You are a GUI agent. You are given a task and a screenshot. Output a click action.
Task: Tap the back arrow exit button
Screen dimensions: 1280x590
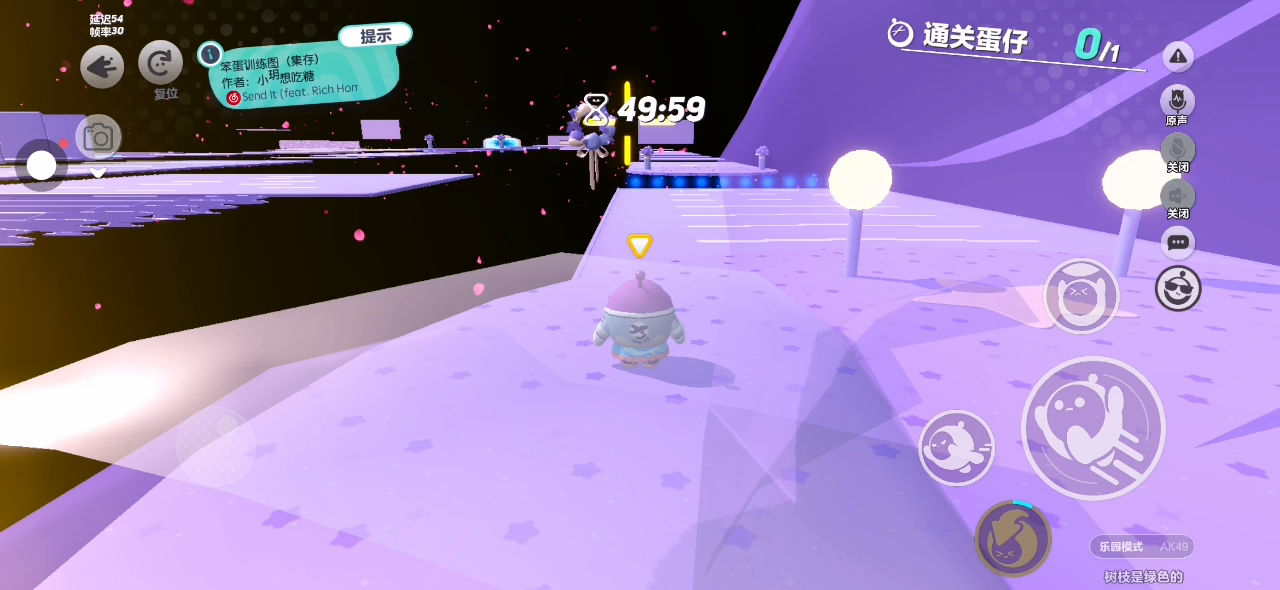pyautogui.click(x=102, y=67)
